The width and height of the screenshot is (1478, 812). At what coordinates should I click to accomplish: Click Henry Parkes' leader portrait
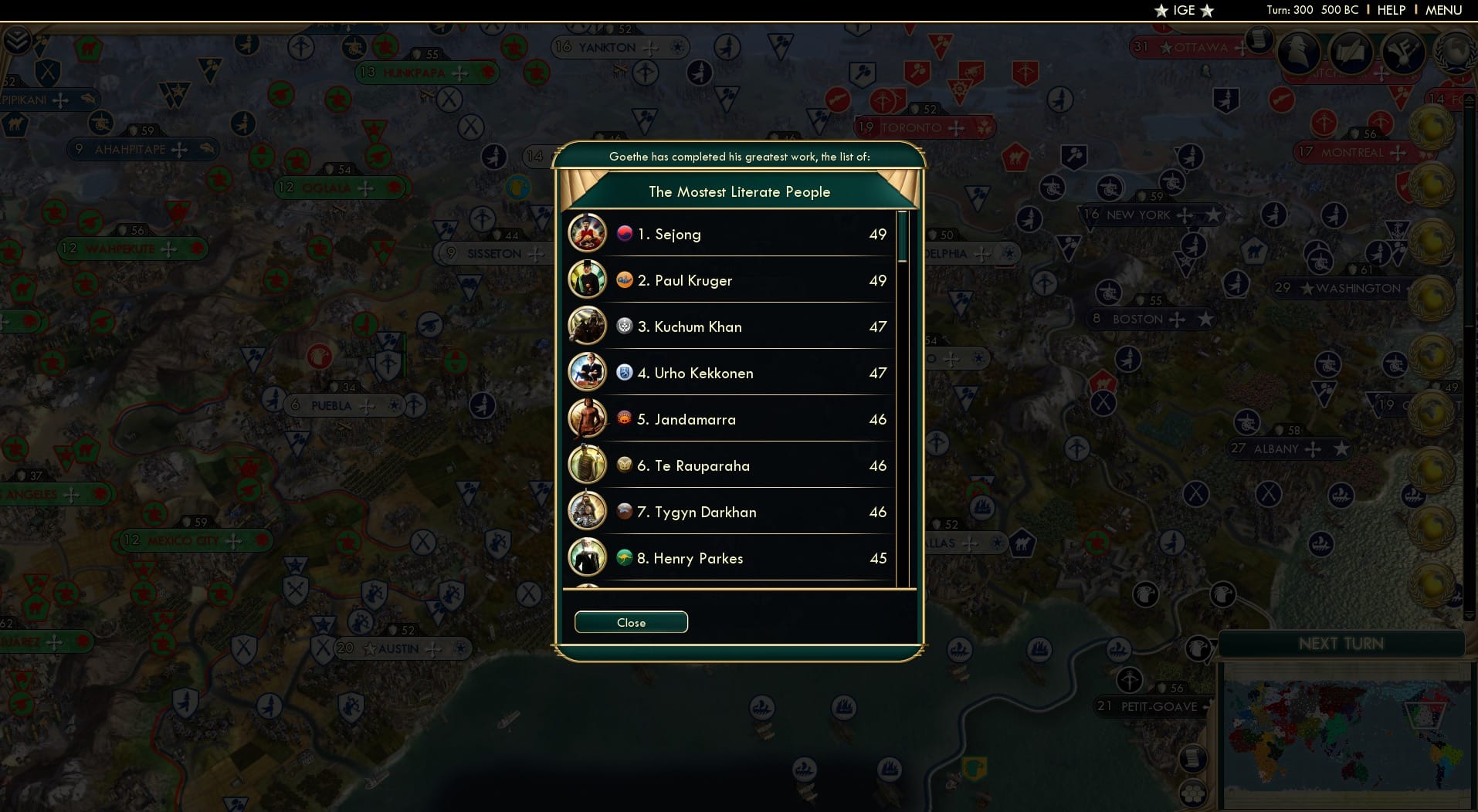588,557
